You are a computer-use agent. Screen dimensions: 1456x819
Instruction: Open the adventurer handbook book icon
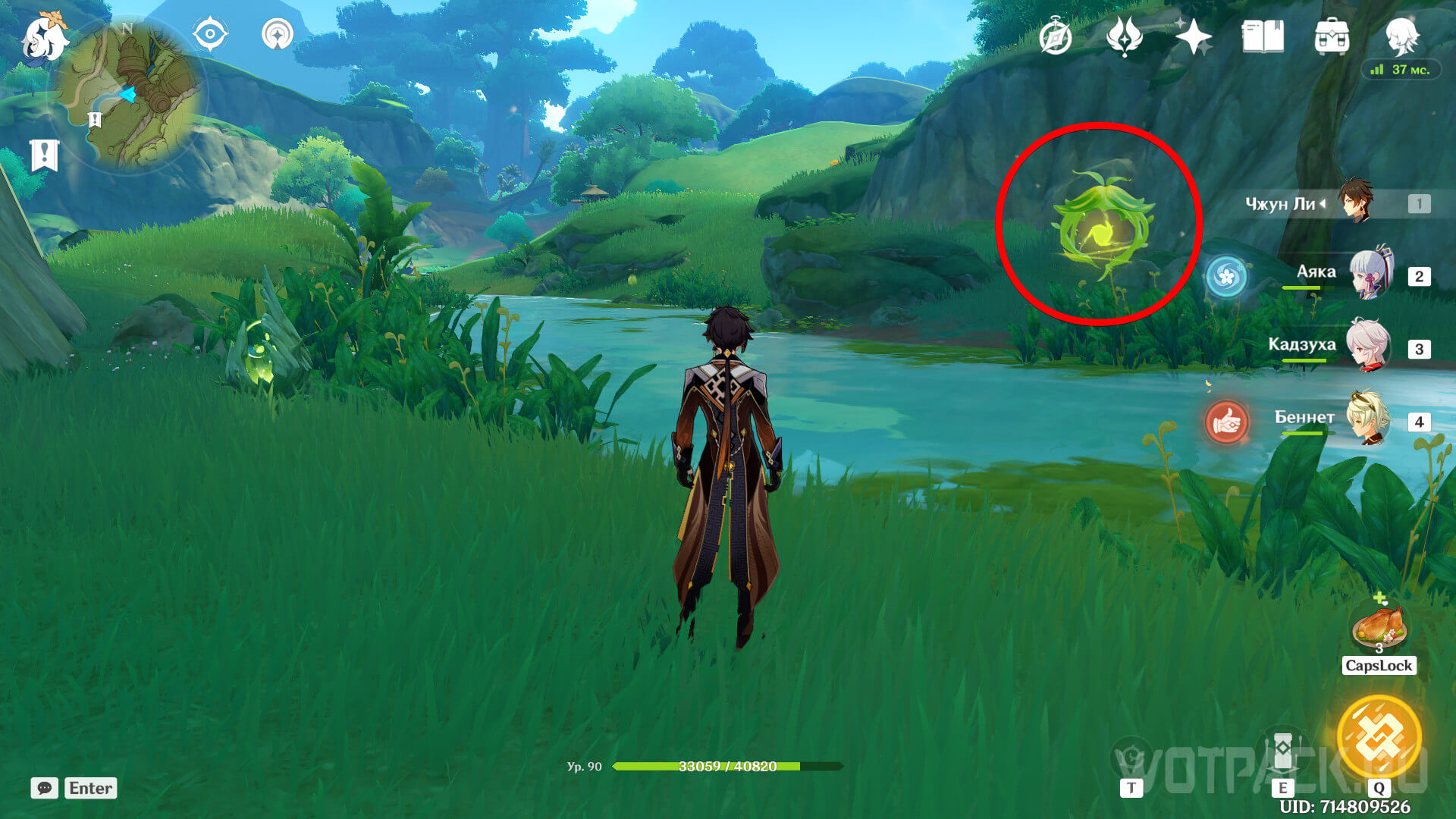tap(1263, 36)
